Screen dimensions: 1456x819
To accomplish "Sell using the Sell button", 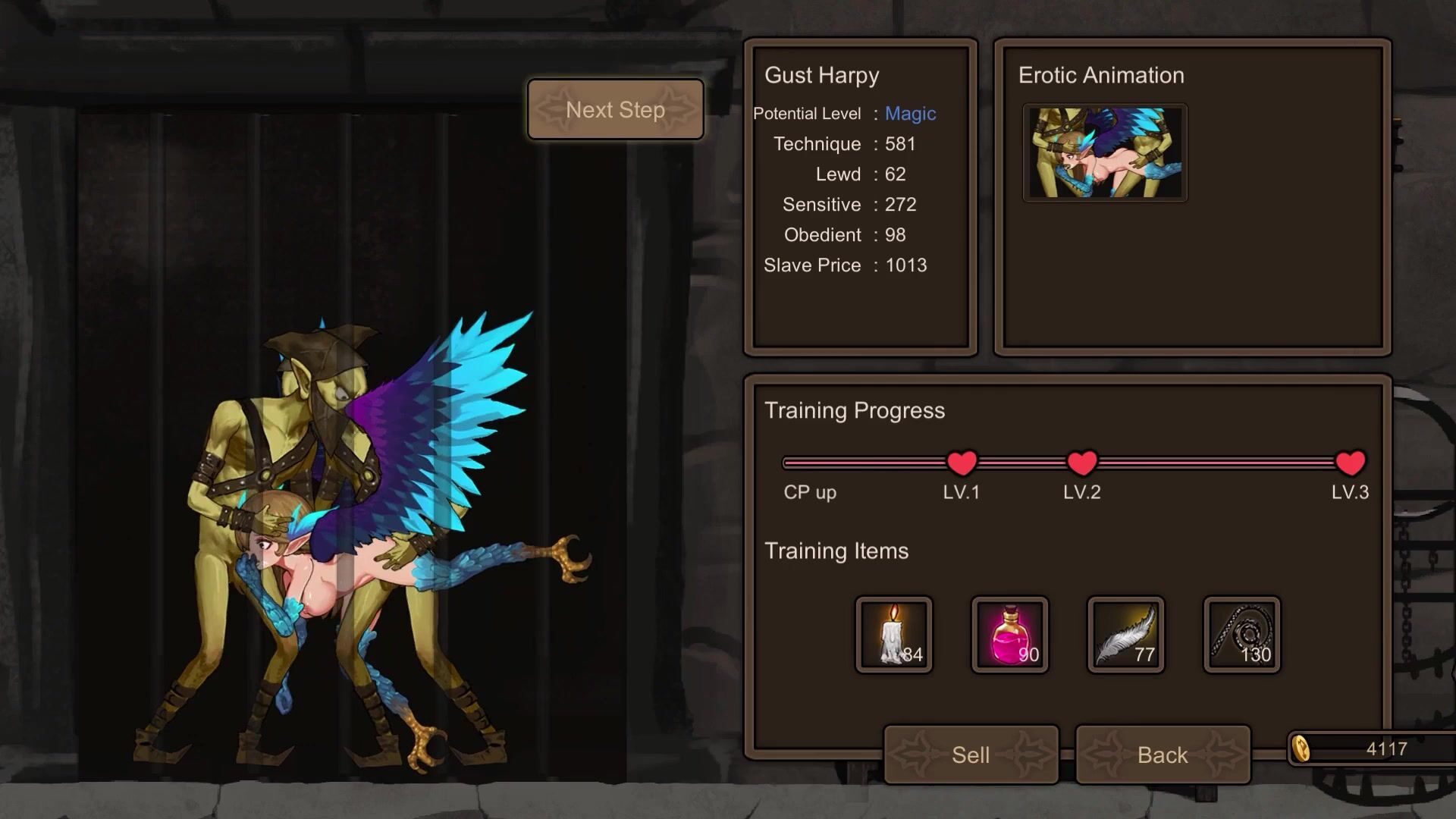I will [971, 755].
